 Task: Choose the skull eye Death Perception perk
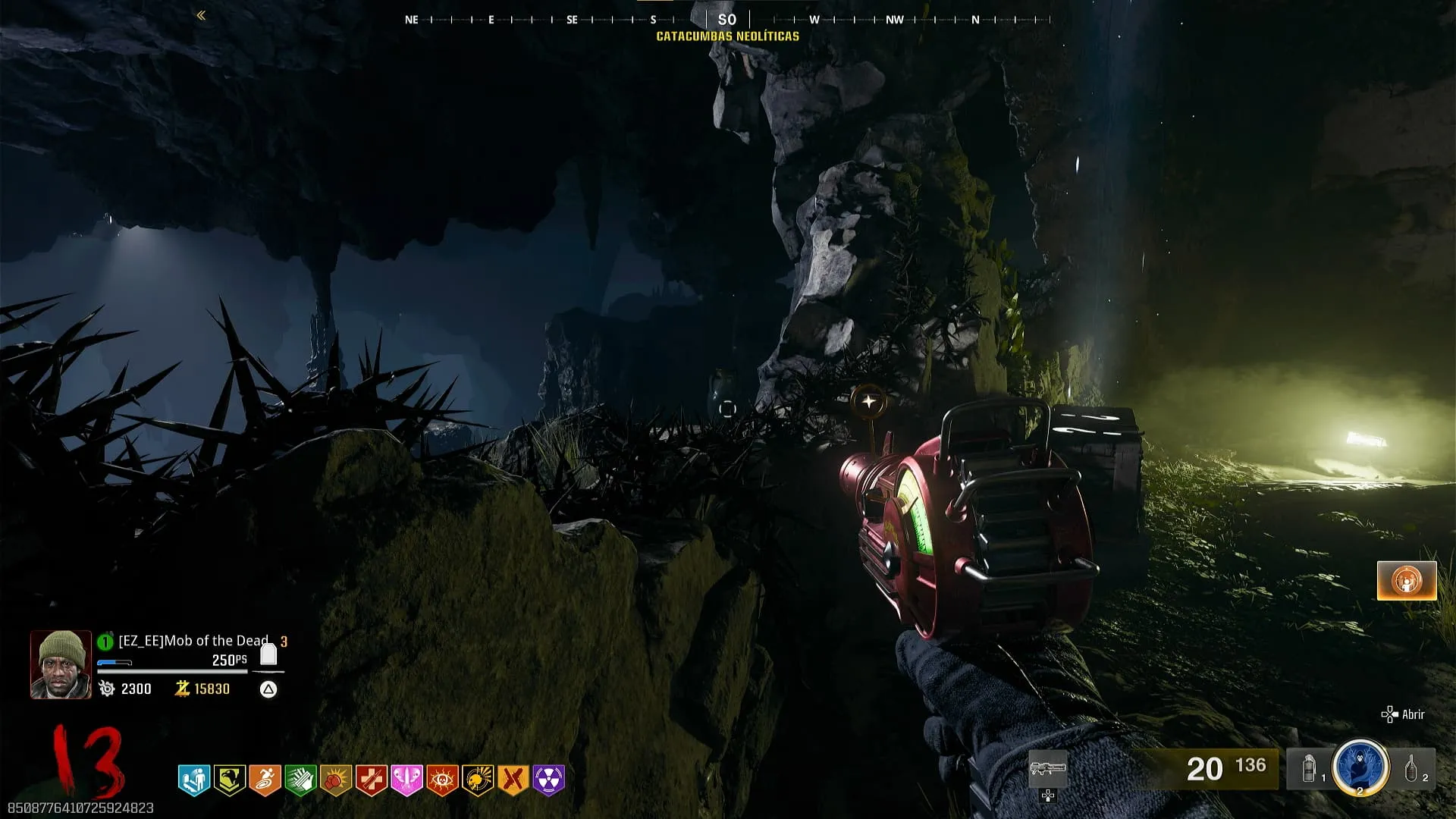tap(442, 780)
